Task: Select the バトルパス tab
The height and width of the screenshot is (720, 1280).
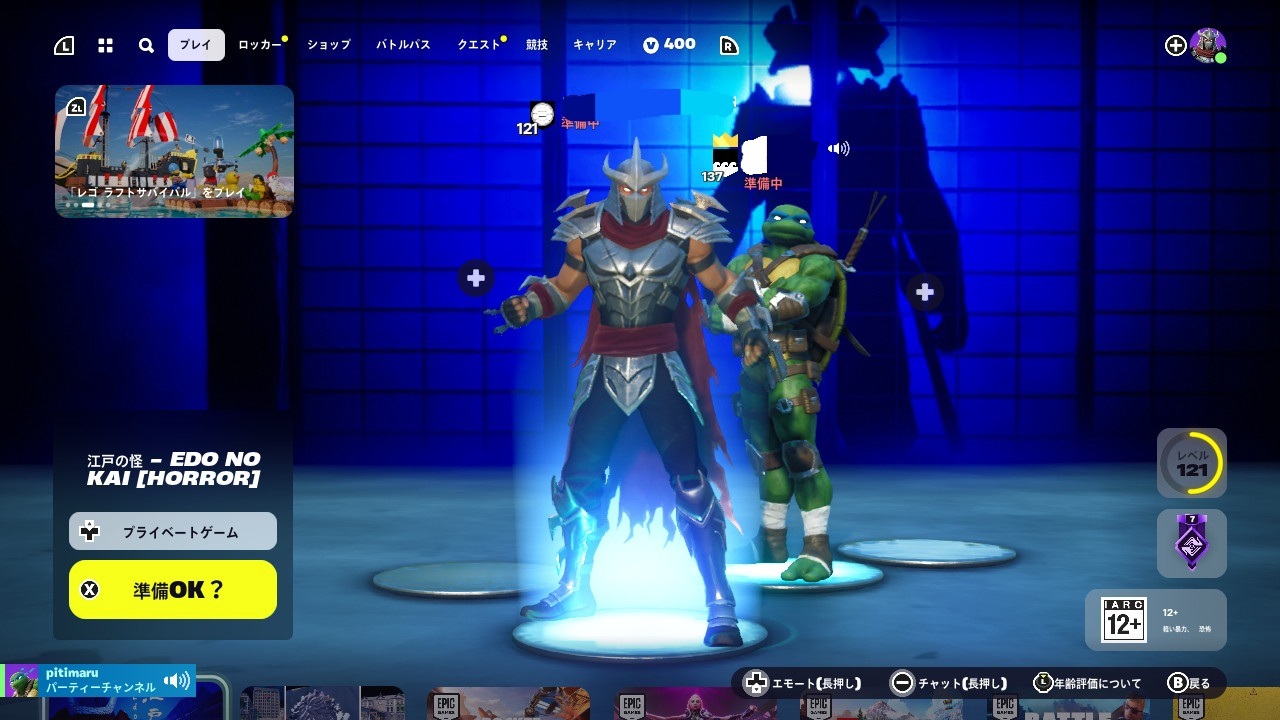Action: [x=403, y=45]
